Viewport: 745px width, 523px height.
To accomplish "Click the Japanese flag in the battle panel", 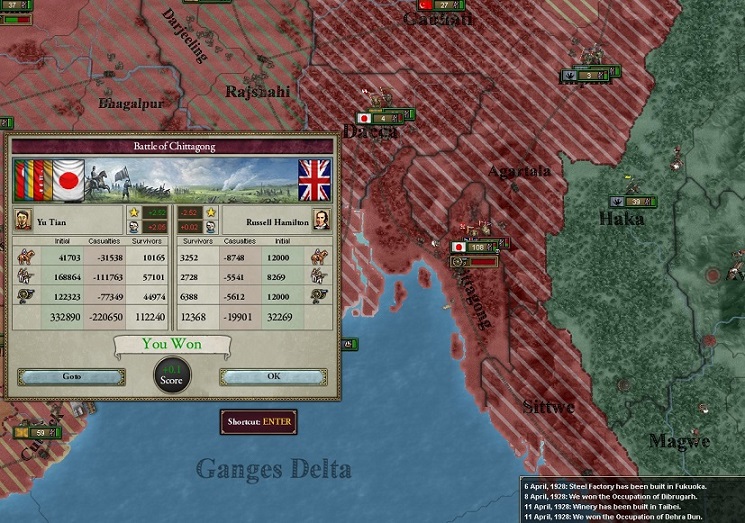I will click(69, 180).
